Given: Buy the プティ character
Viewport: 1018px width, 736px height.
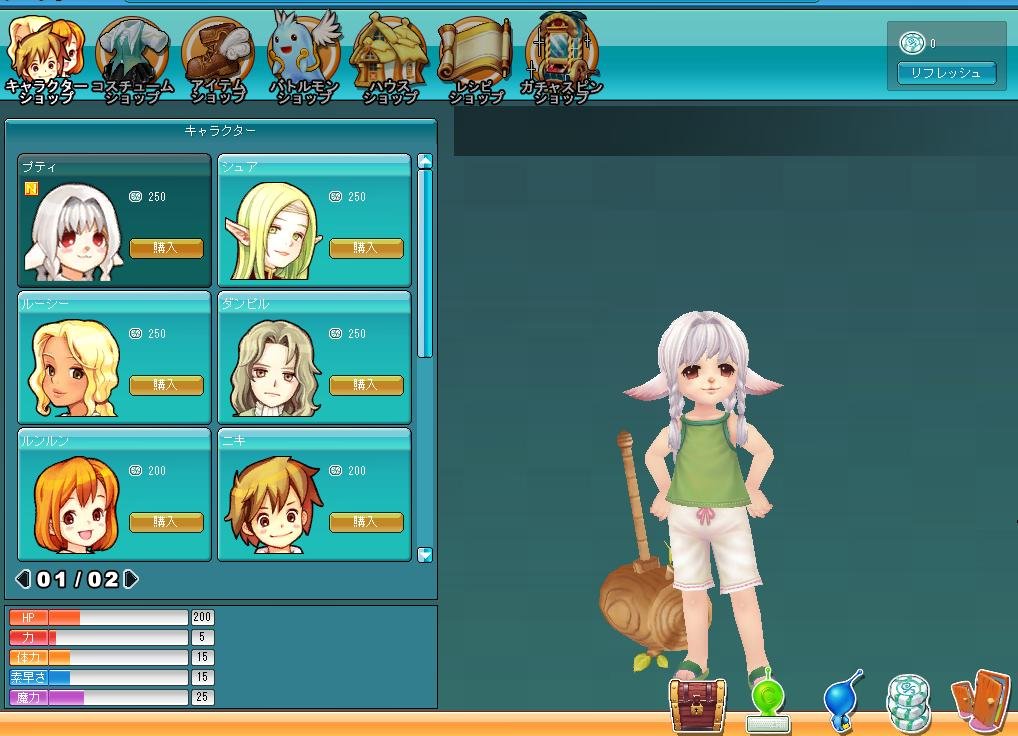Looking at the screenshot, I should (166, 248).
